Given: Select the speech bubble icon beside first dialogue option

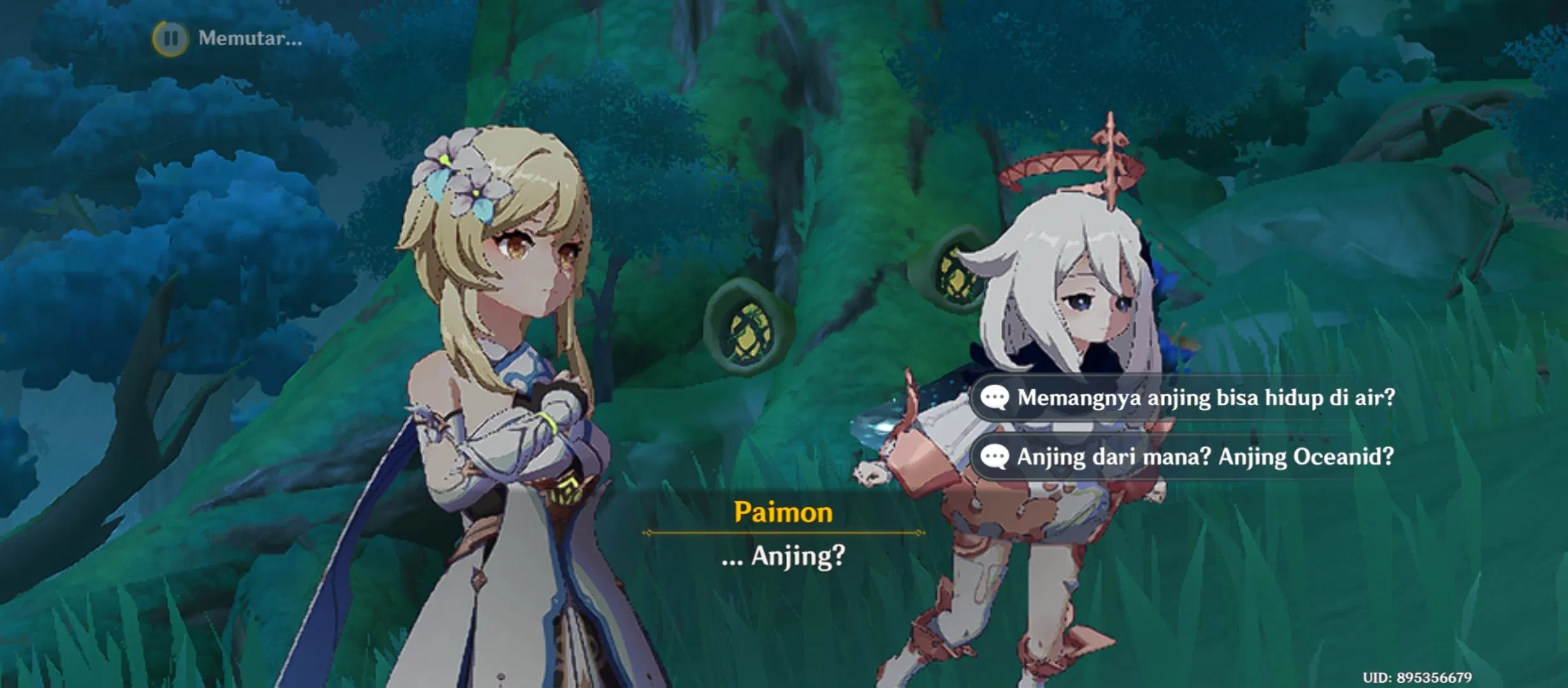Looking at the screenshot, I should 995,396.
